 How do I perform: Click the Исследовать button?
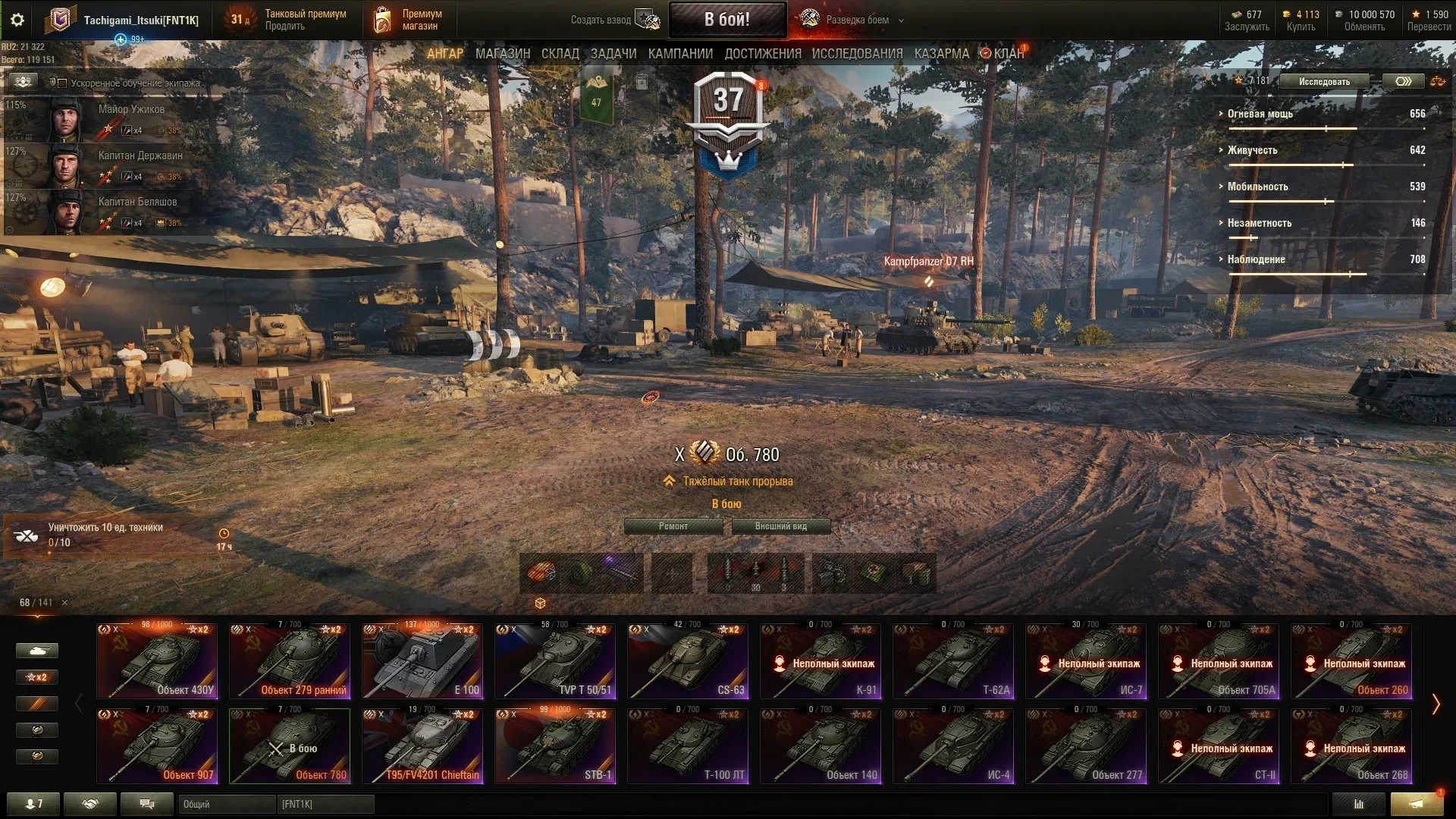[x=1324, y=81]
